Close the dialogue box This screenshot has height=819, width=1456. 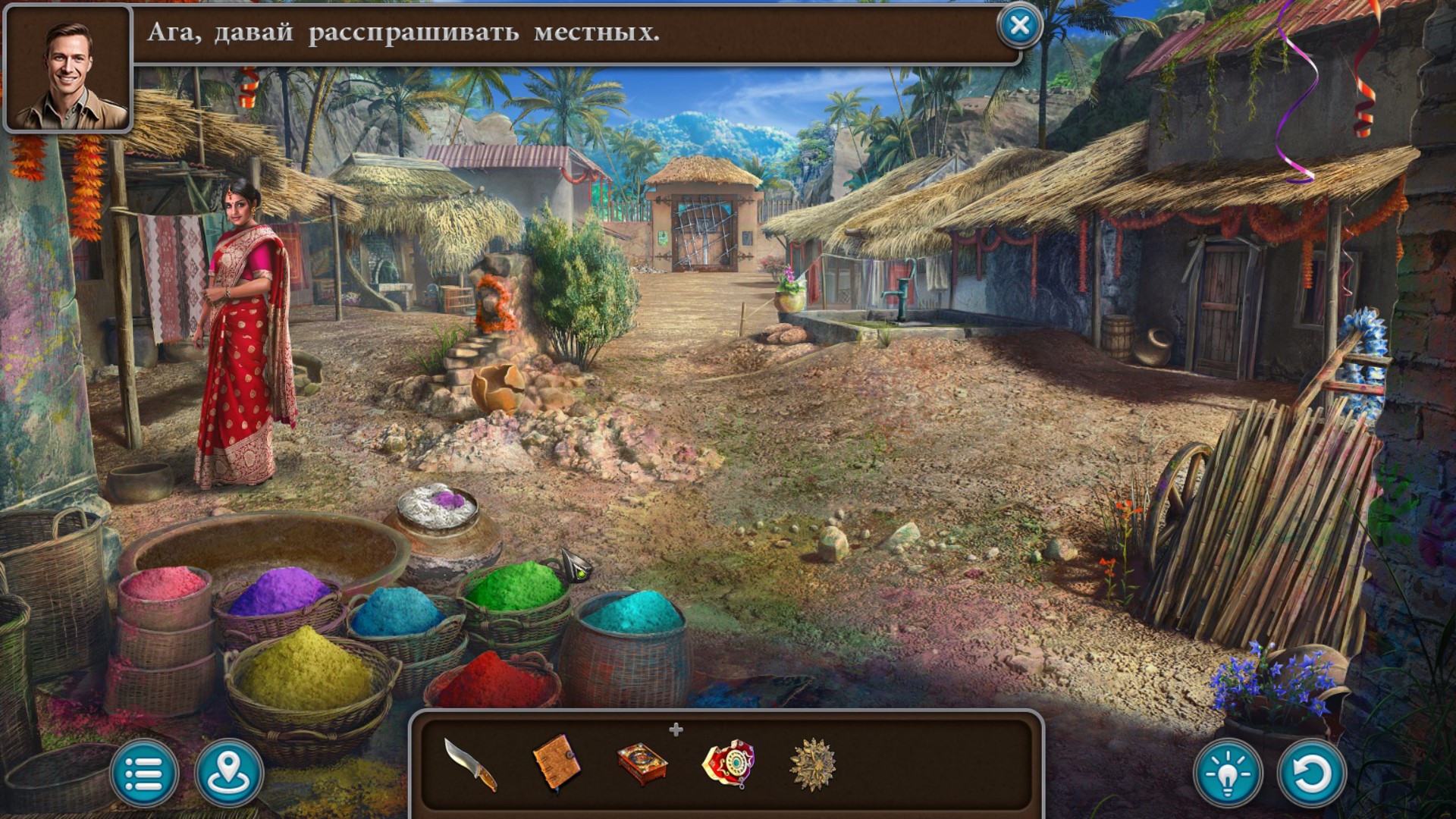1019,27
